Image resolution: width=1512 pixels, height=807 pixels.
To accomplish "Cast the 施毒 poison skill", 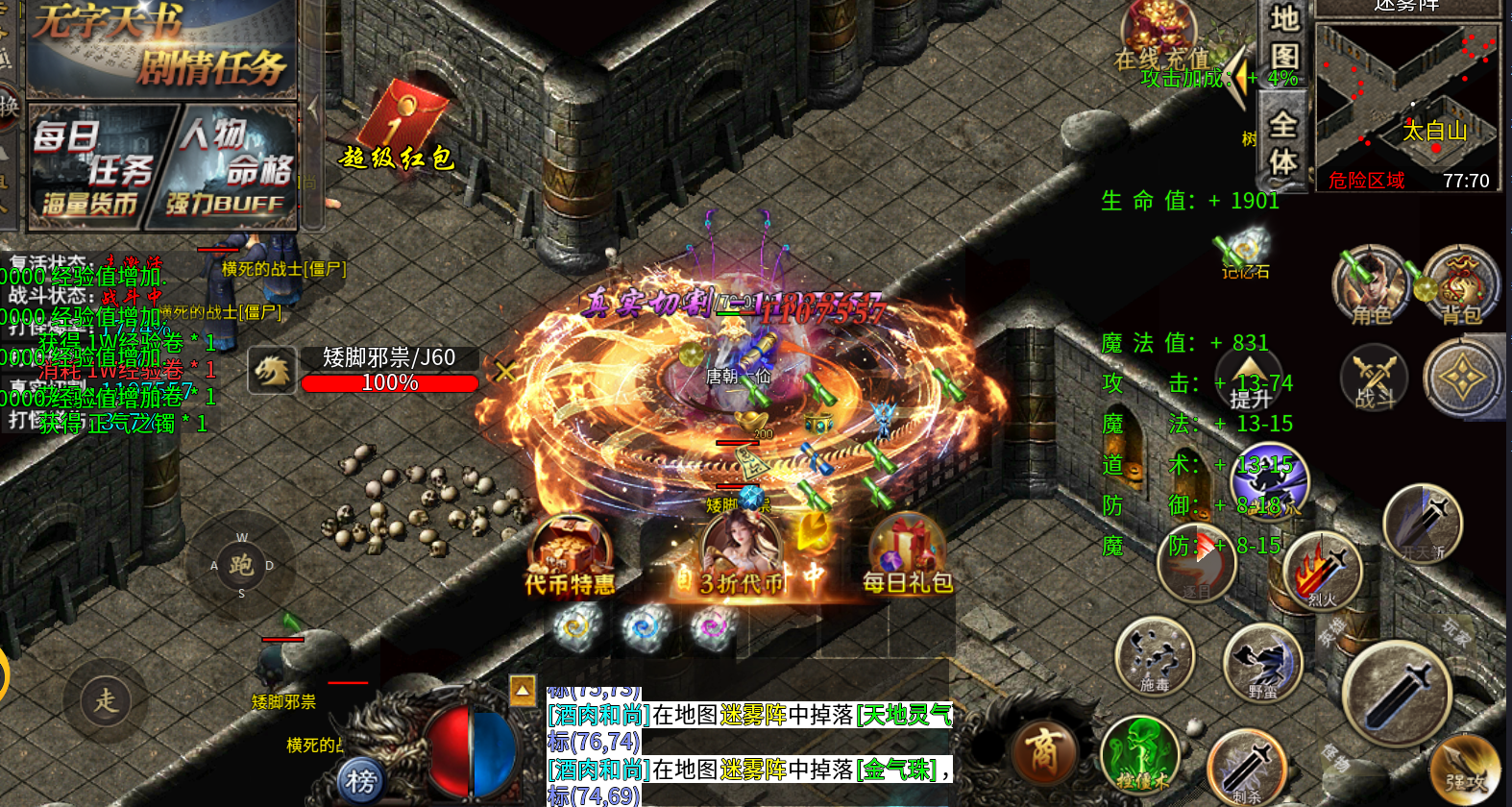I will (1154, 657).
